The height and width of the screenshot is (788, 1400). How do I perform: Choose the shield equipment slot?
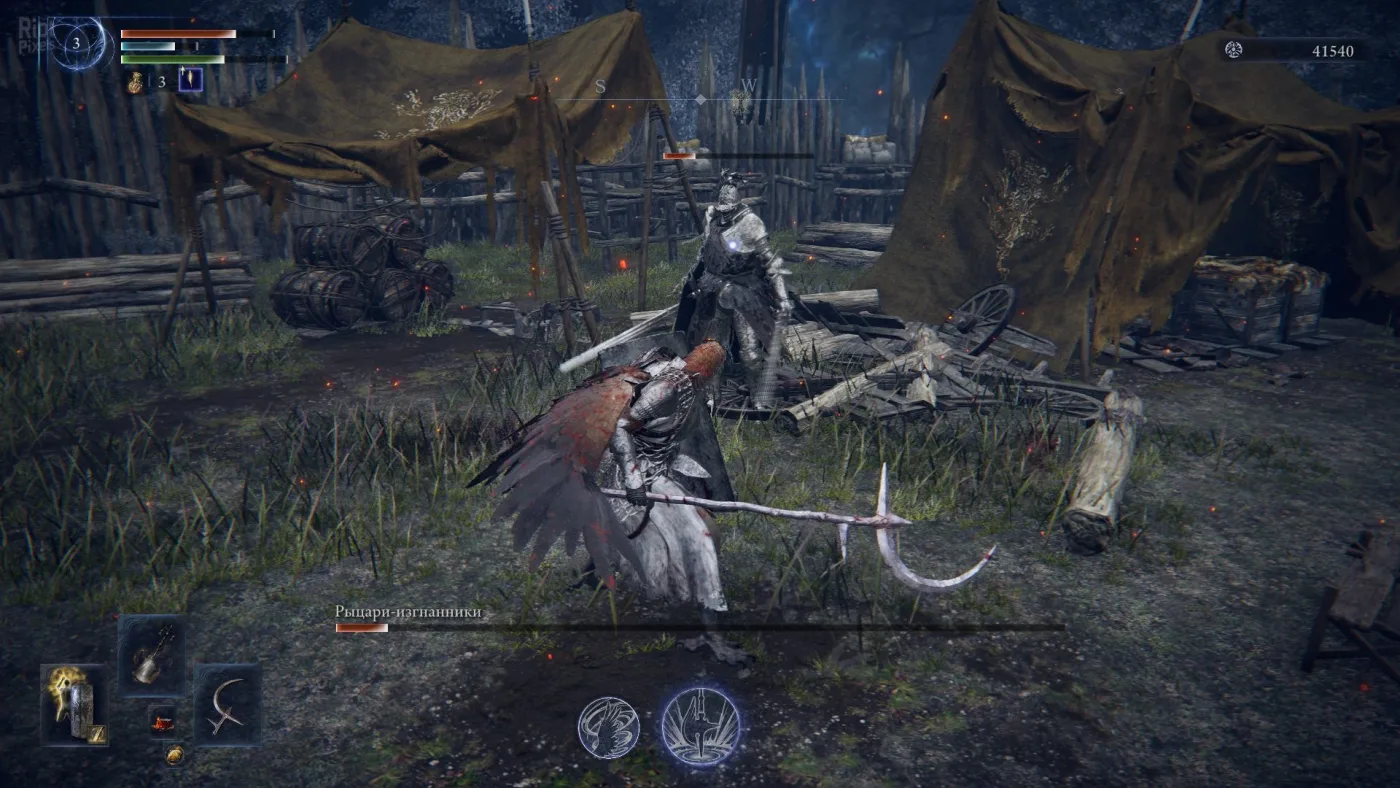point(74,705)
